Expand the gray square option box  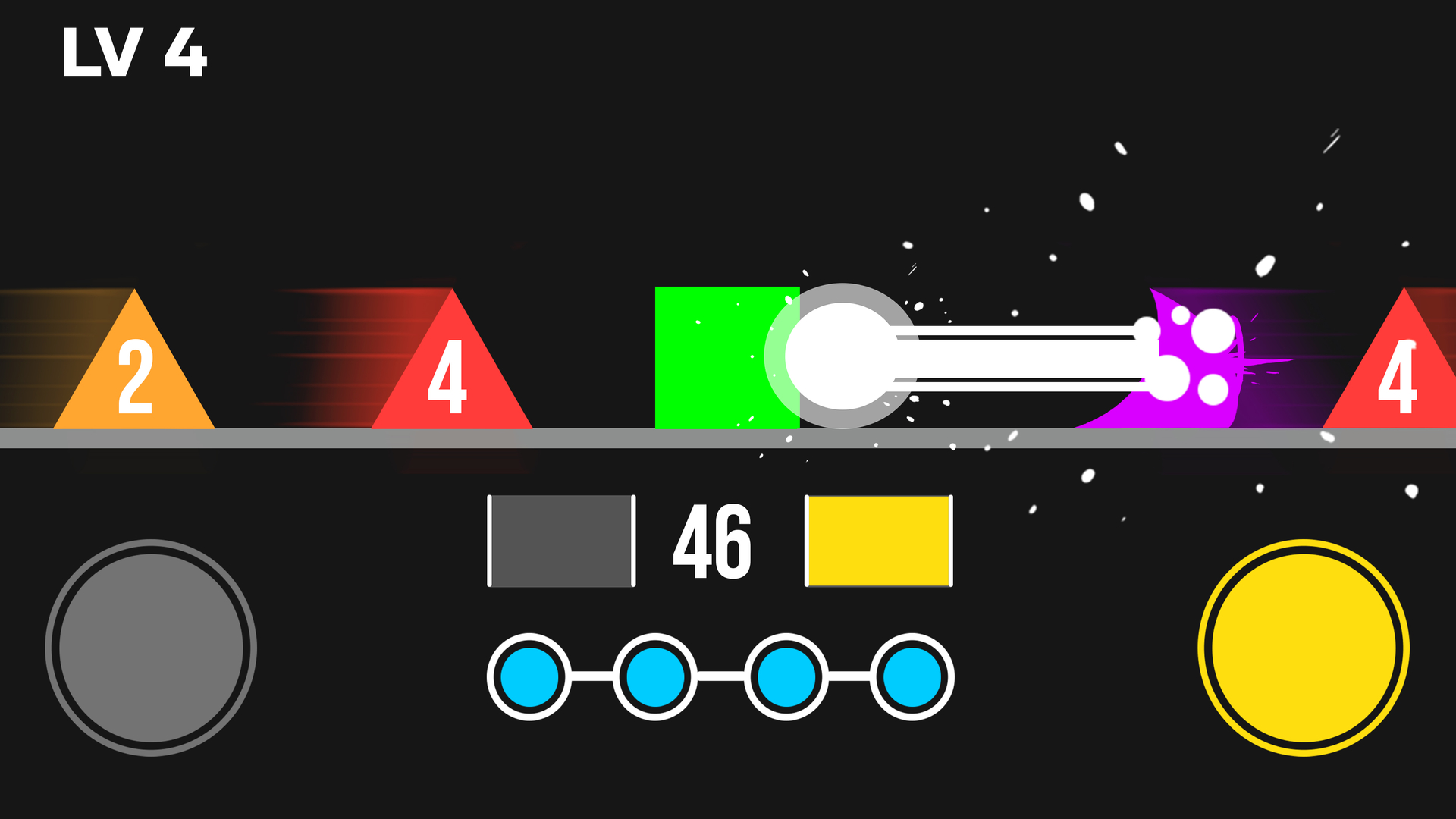coord(561,540)
